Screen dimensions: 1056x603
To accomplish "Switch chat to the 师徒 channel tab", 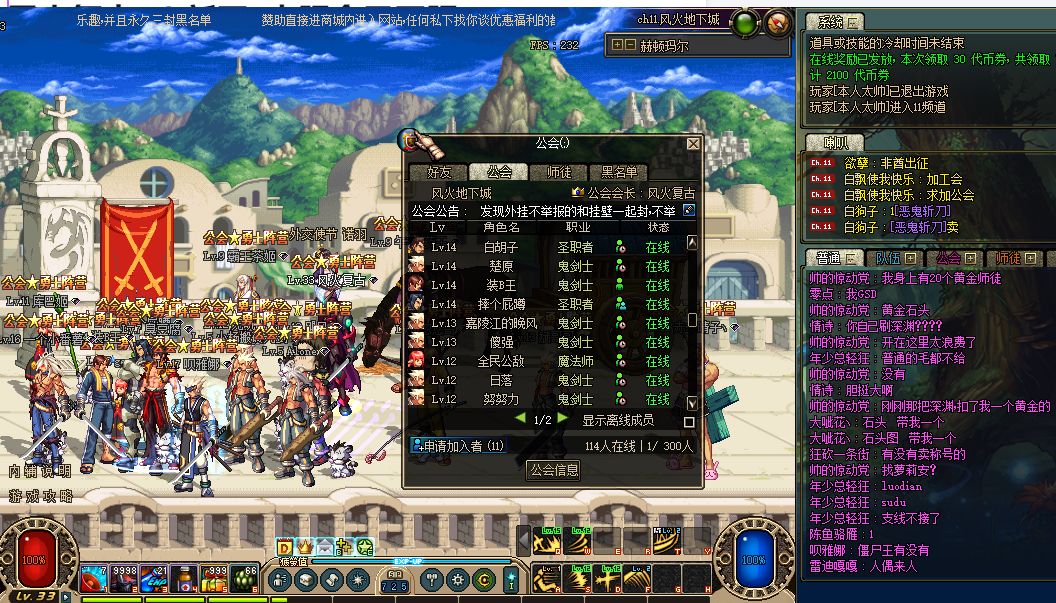I will pyautogui.click(x=1008, y=258).
